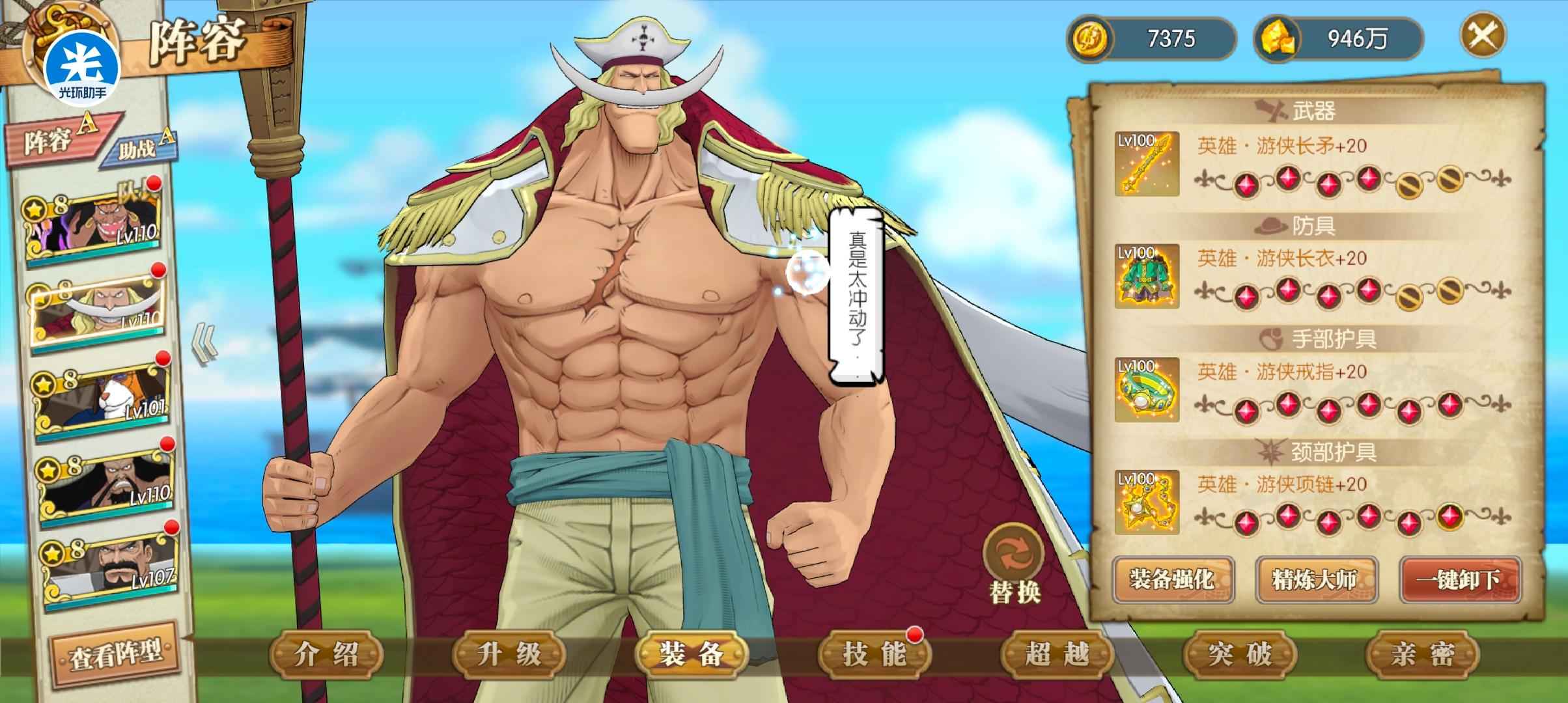
Task: Switch to the 突破 breakthrough tab
Action: point(1239,654)
